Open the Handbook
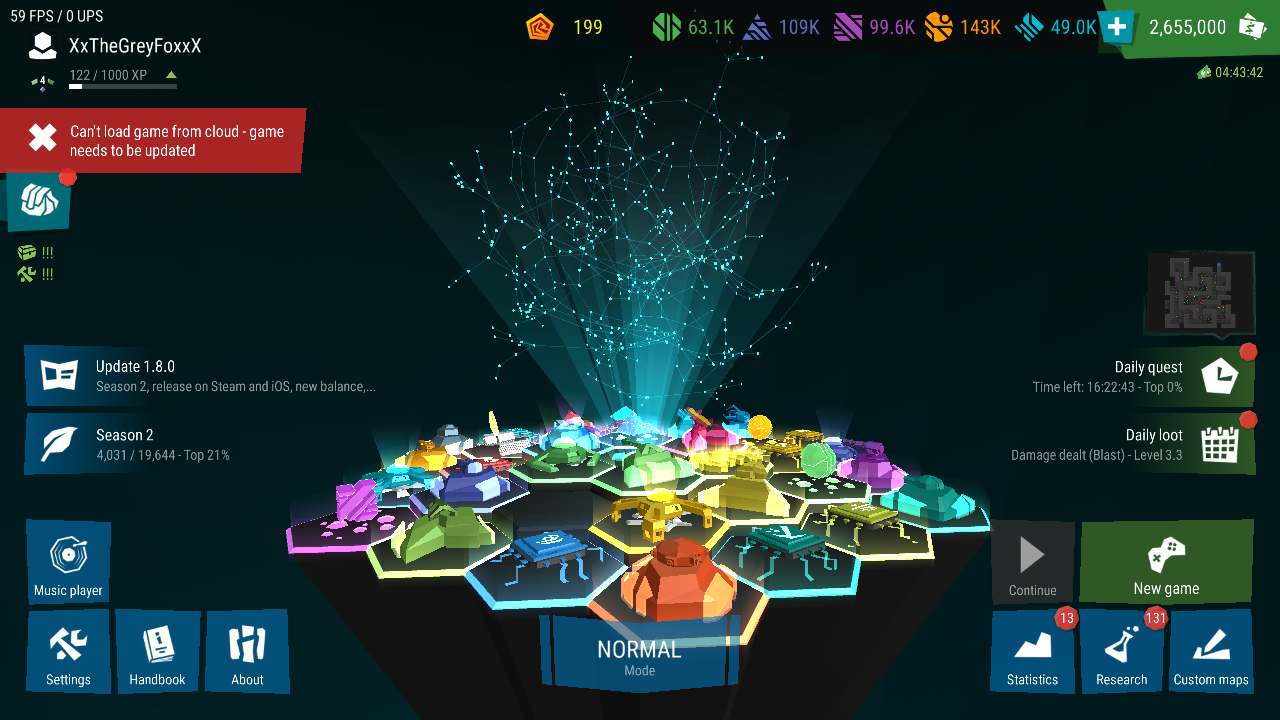This screenshot has height=720, width=1280. (157, 652)
